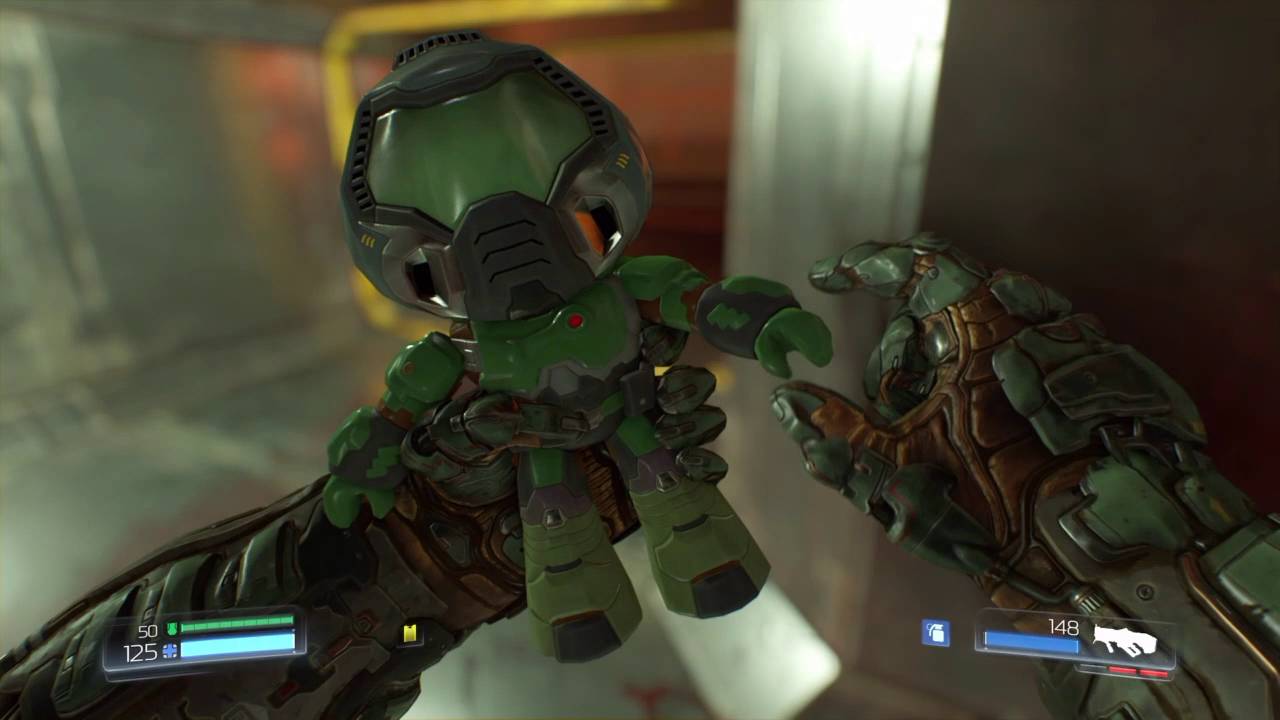Click the blue health cross icon
The image size is (1280, 720).
coord(170,651)
